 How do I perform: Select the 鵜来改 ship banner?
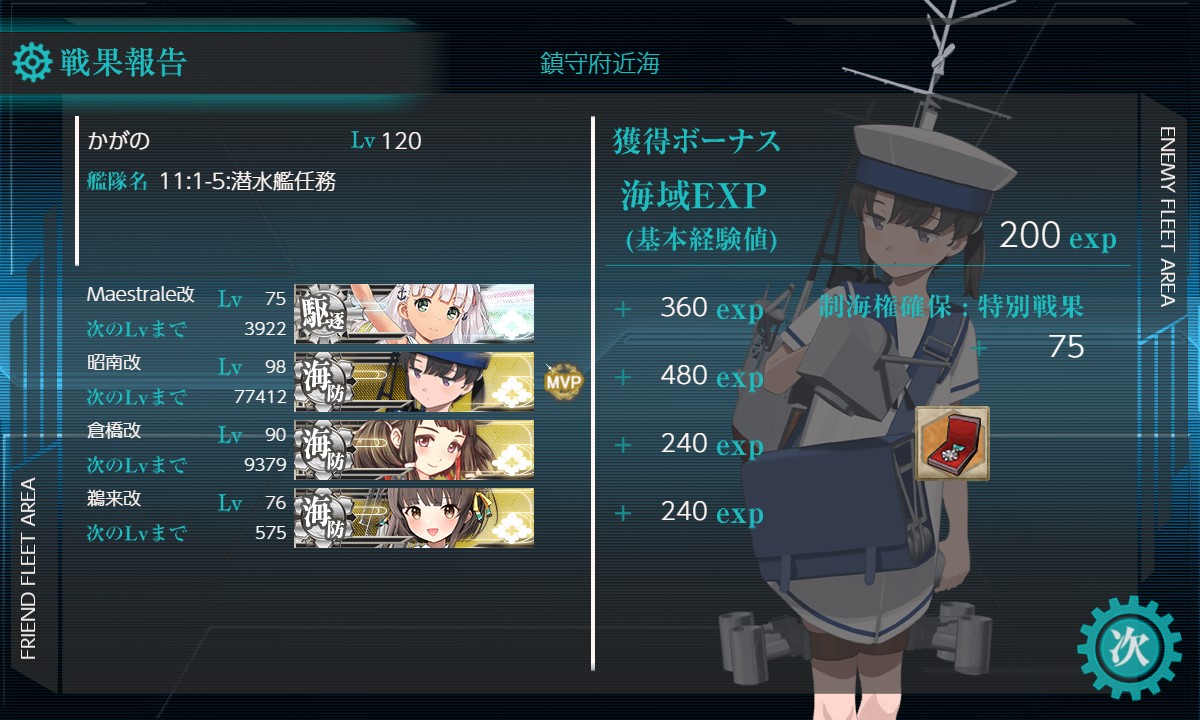[x=414, y=517]
